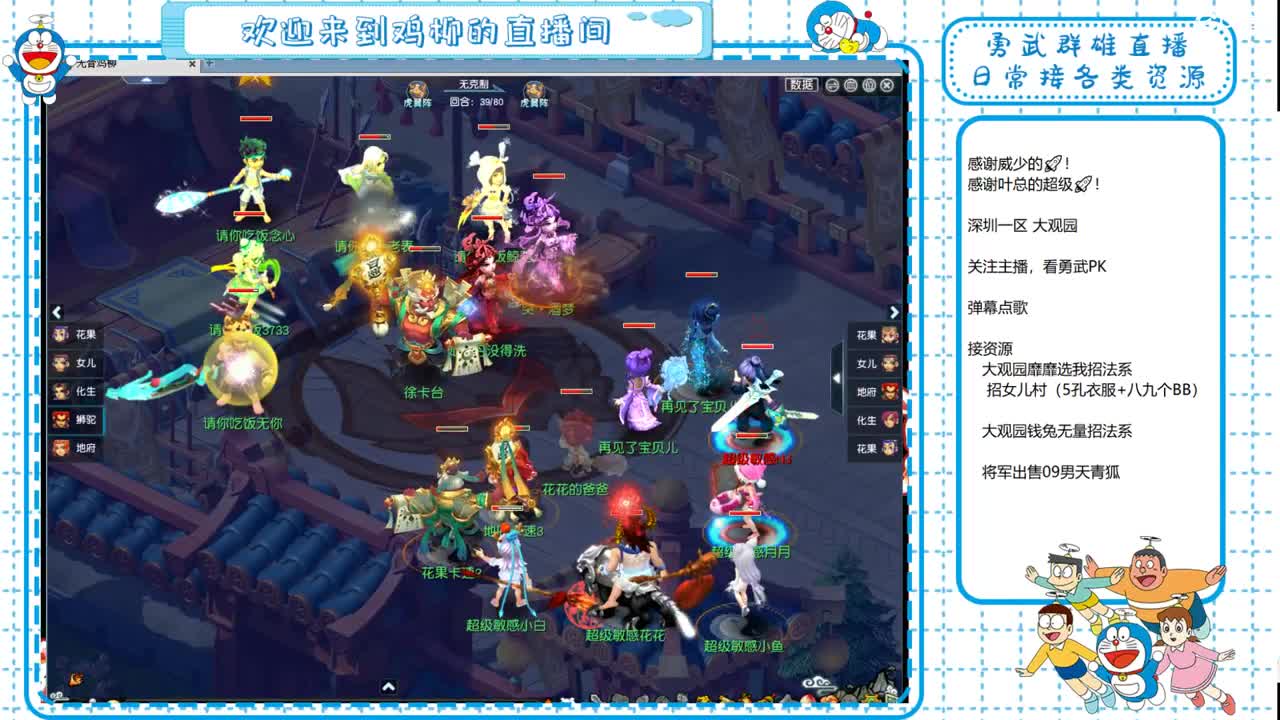Click the 无克制 status bar label
The image size is (1280, 720).
[471, 83]
